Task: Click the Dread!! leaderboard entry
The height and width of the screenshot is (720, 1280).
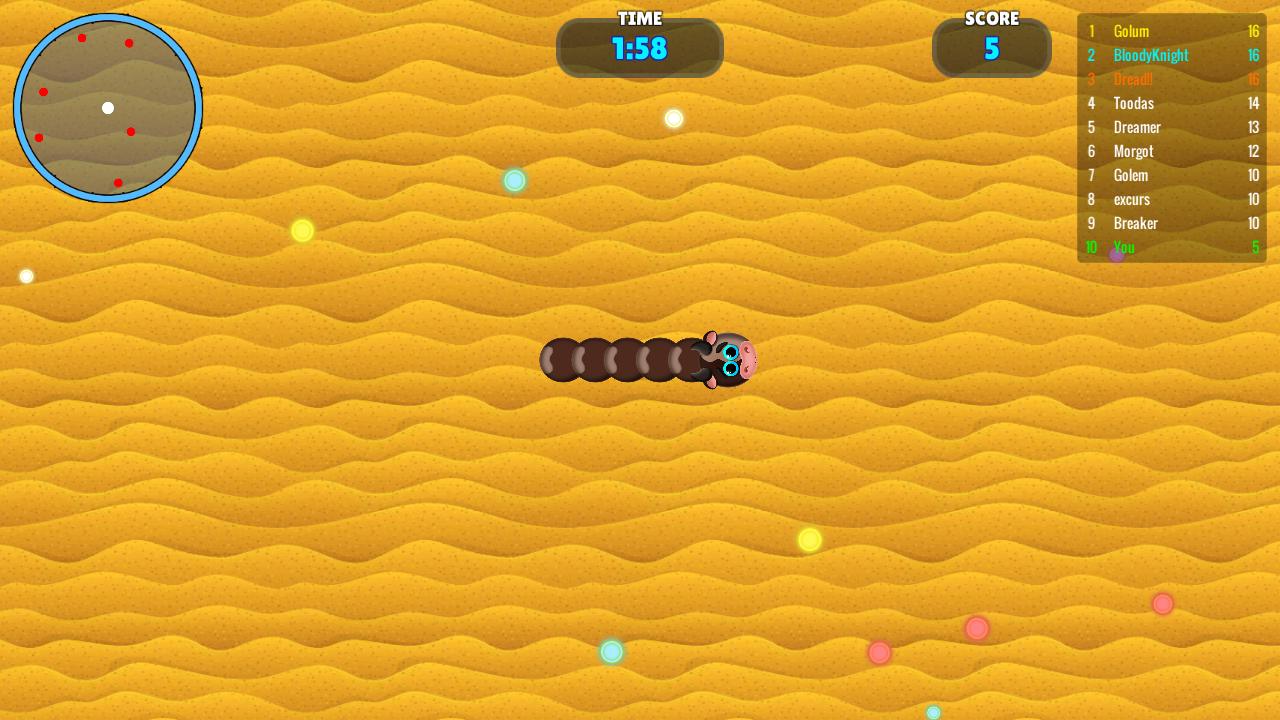Action: point(1133,79)
